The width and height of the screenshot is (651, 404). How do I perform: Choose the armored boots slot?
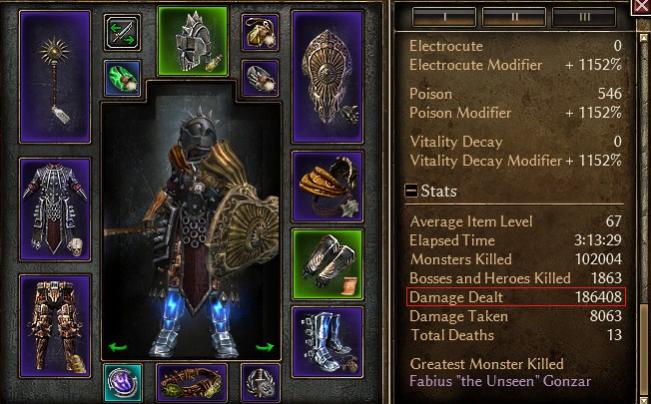pyautogui.click(x=327, y=339)
